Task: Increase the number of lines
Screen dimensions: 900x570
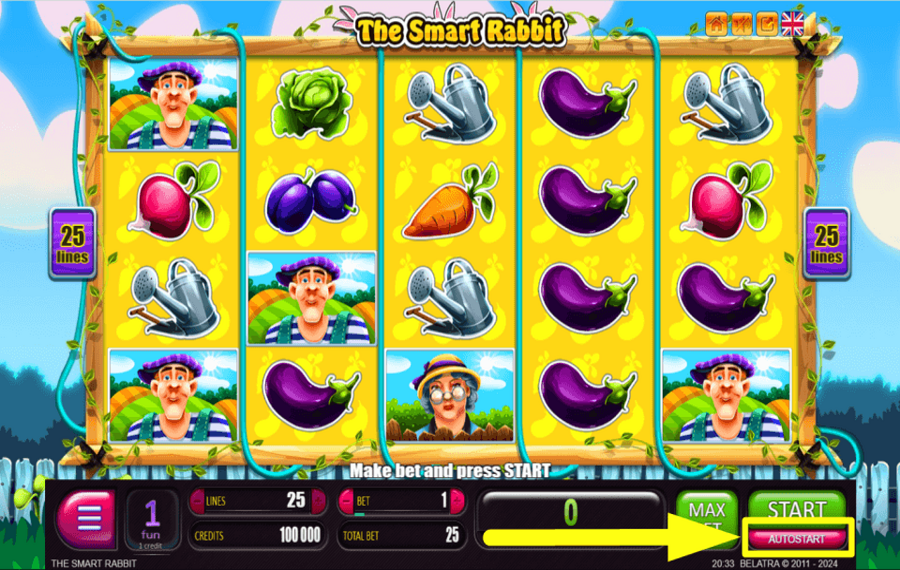Action: (319, 500)
